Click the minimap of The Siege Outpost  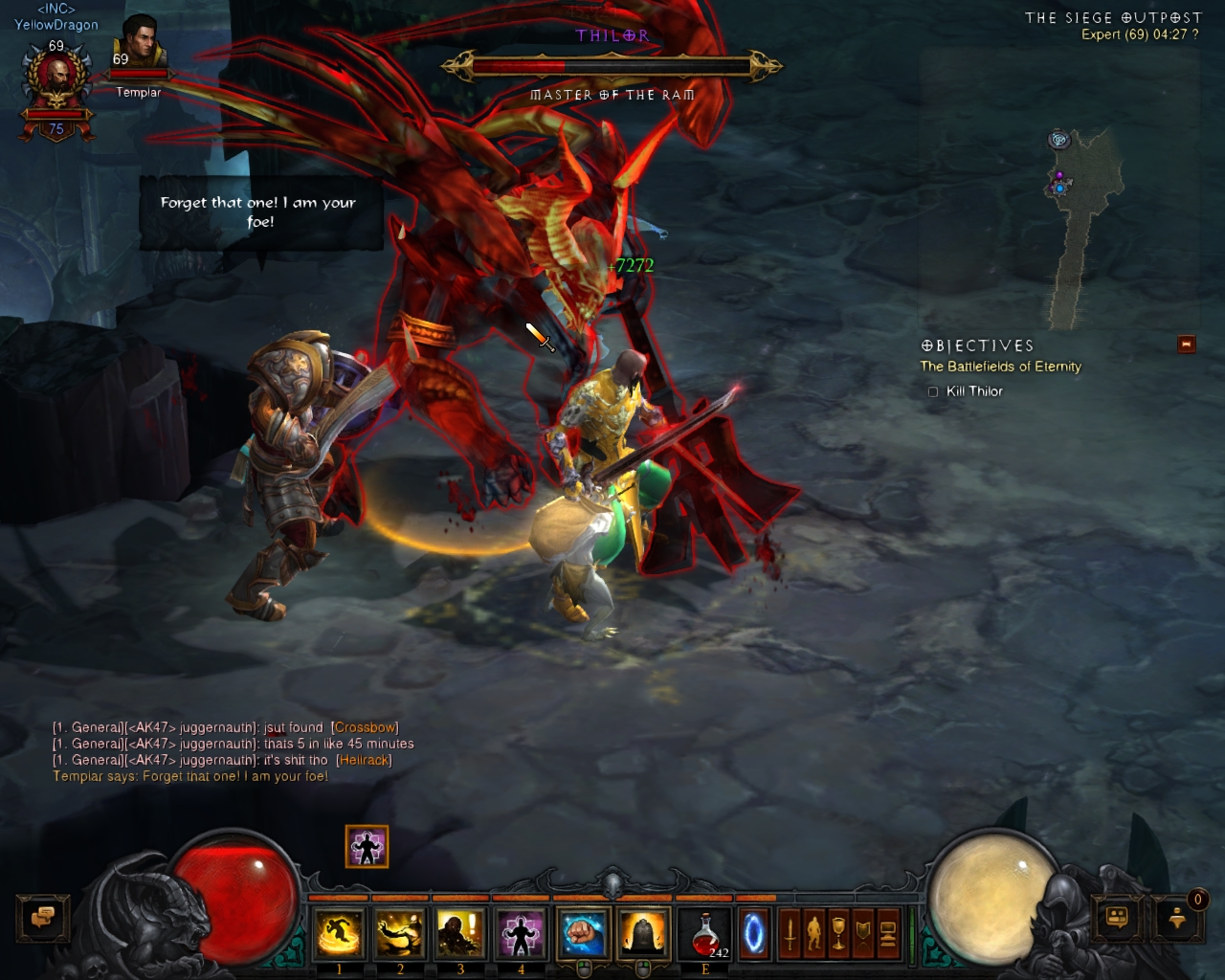point(1072,220)
